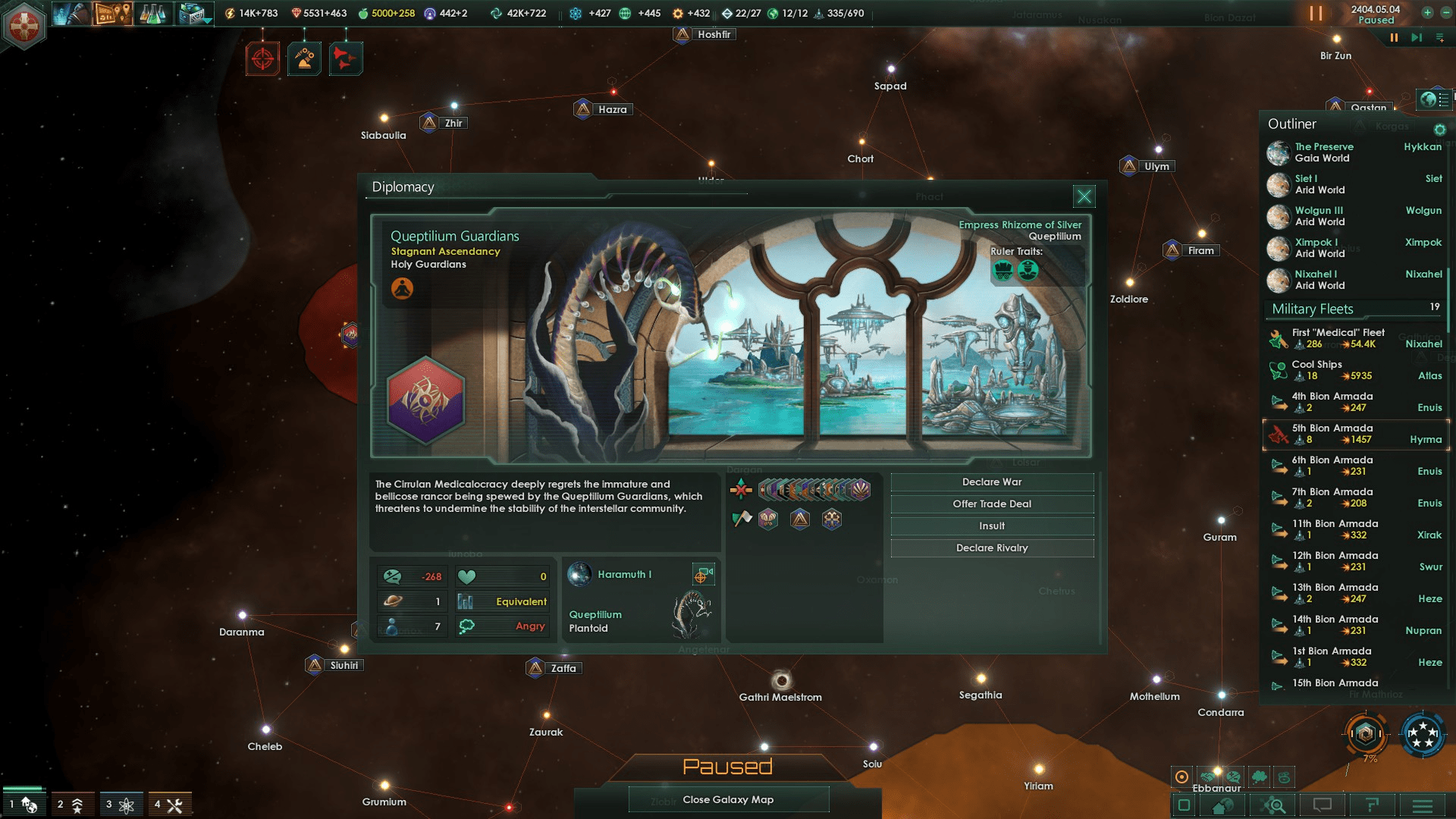
Task: Toggle the galaxy map view square icon
Action: [1184, 805]
